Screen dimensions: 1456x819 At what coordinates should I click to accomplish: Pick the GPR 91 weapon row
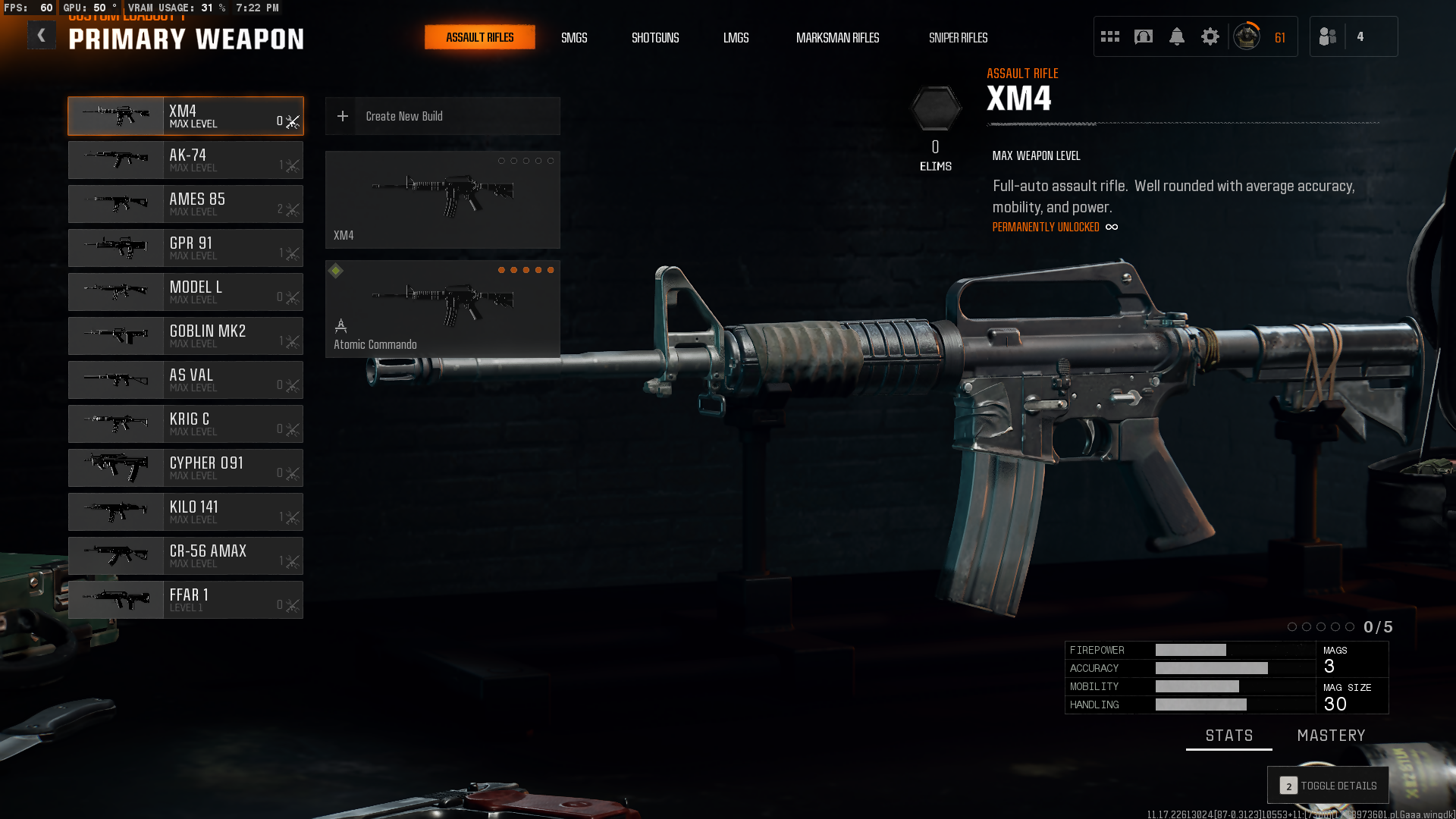point(186,248)
